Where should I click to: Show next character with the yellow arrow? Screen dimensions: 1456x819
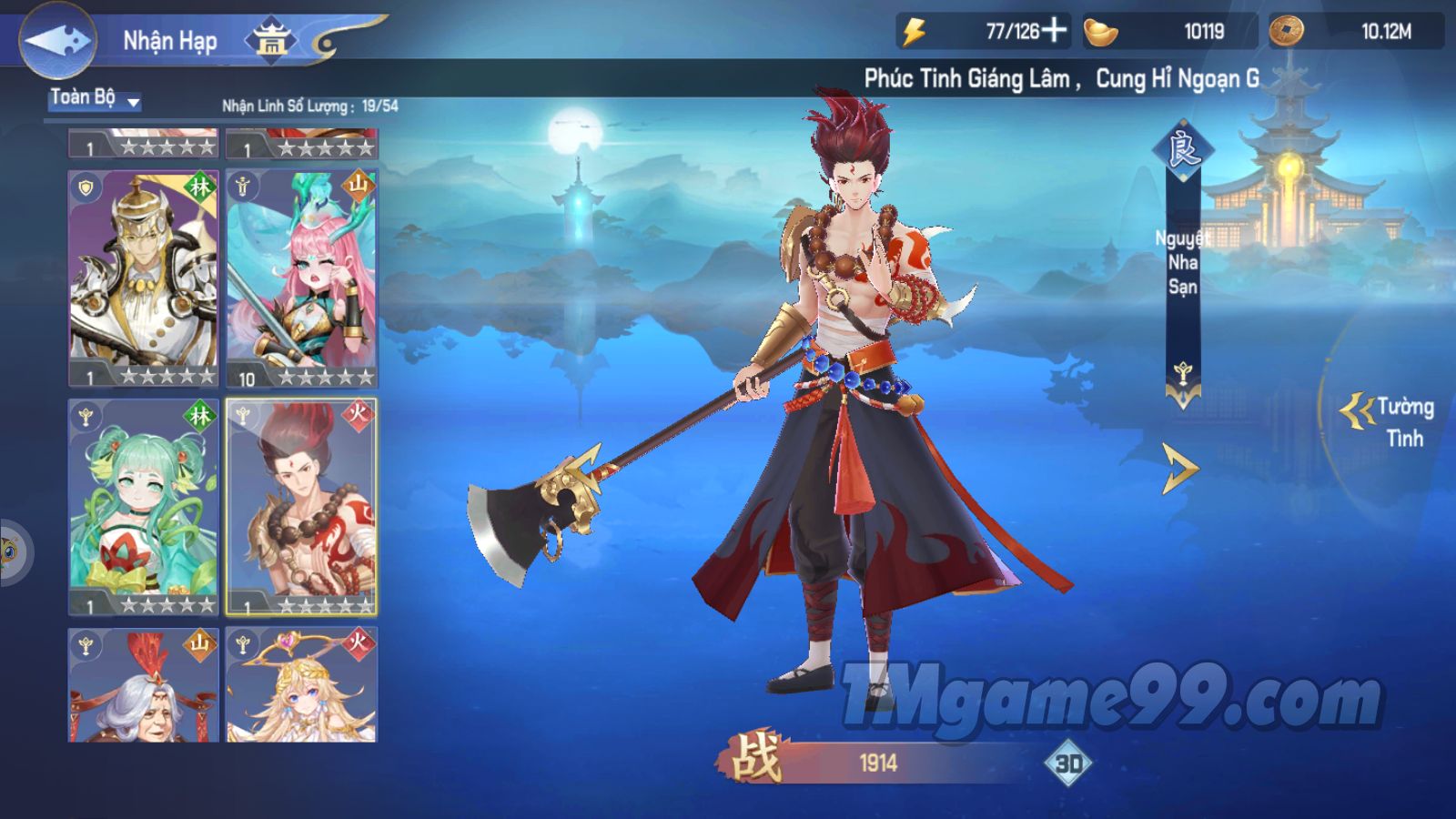tap(1180, 469)
